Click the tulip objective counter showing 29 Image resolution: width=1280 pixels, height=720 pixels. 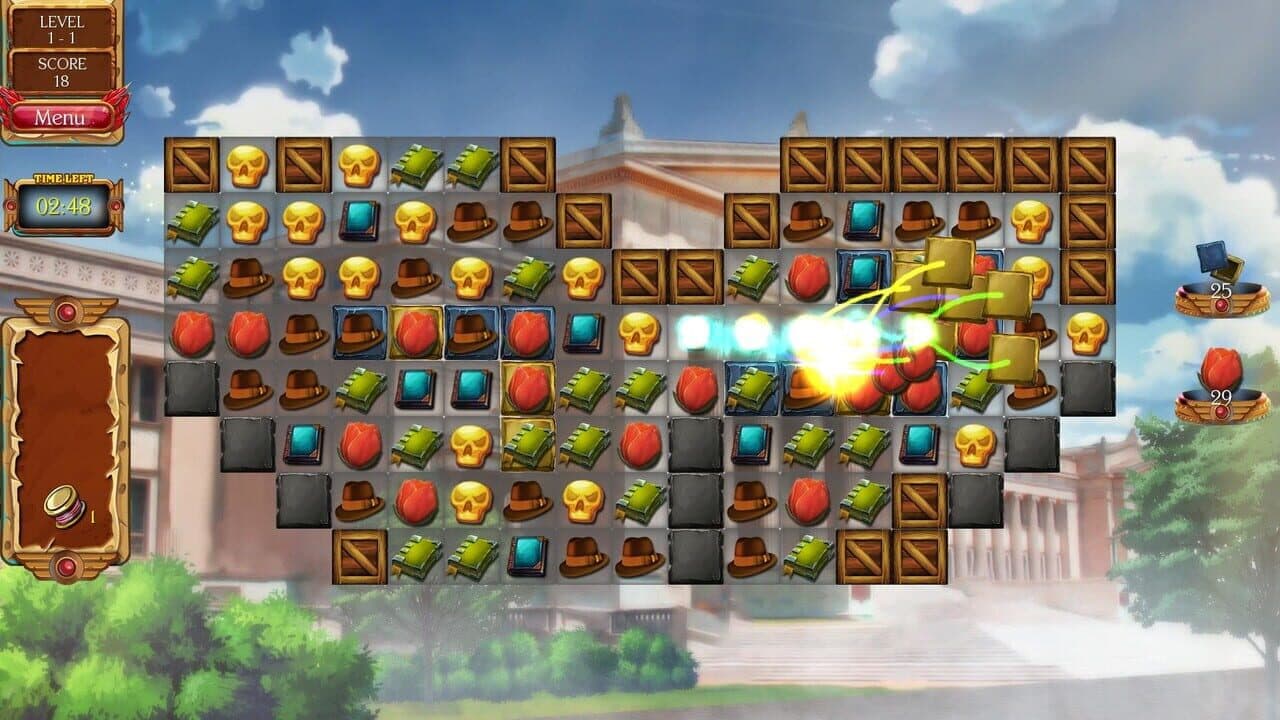(x=1222, y=395)
